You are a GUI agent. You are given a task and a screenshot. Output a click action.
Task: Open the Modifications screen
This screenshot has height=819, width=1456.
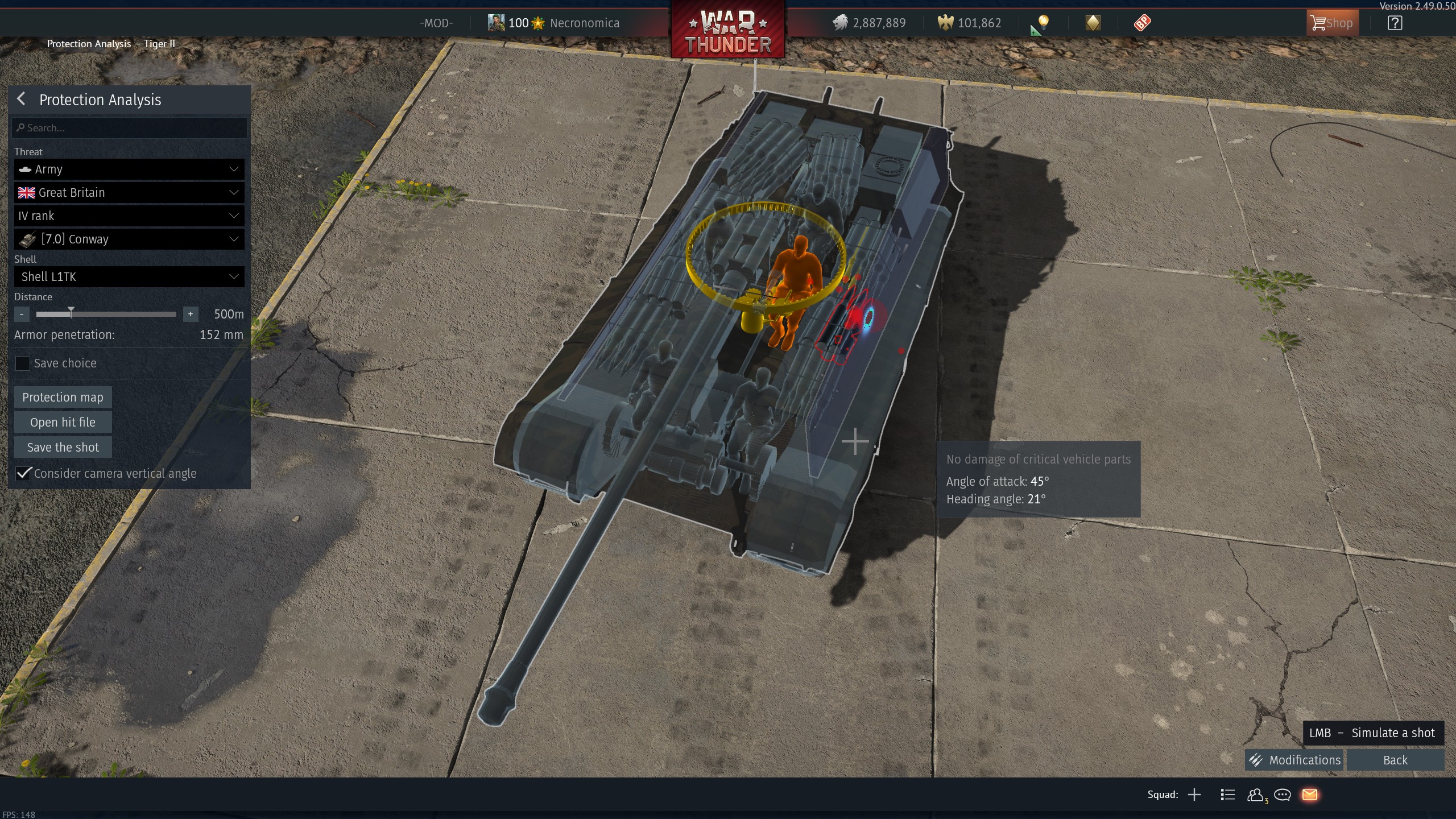[x=1294, y=760]
